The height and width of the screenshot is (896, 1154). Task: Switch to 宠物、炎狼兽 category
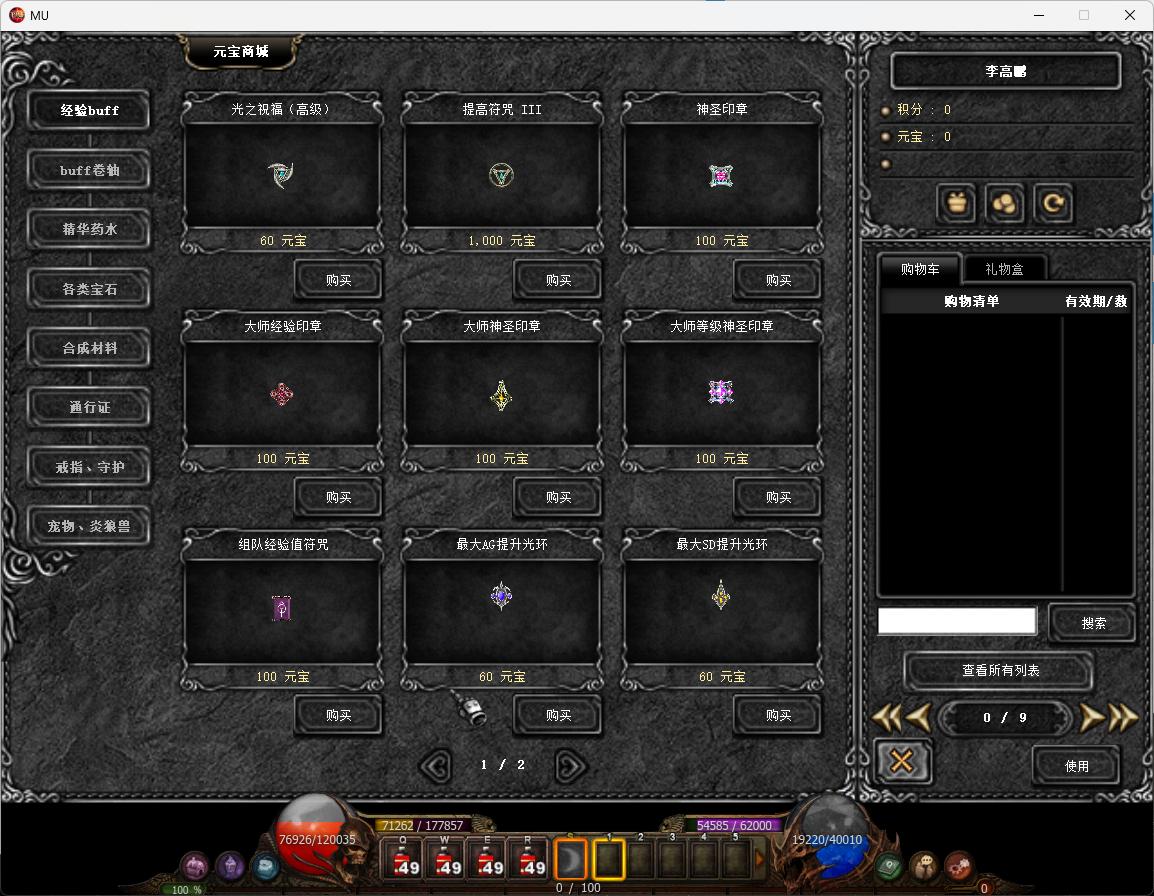click(x=90, y=526)
